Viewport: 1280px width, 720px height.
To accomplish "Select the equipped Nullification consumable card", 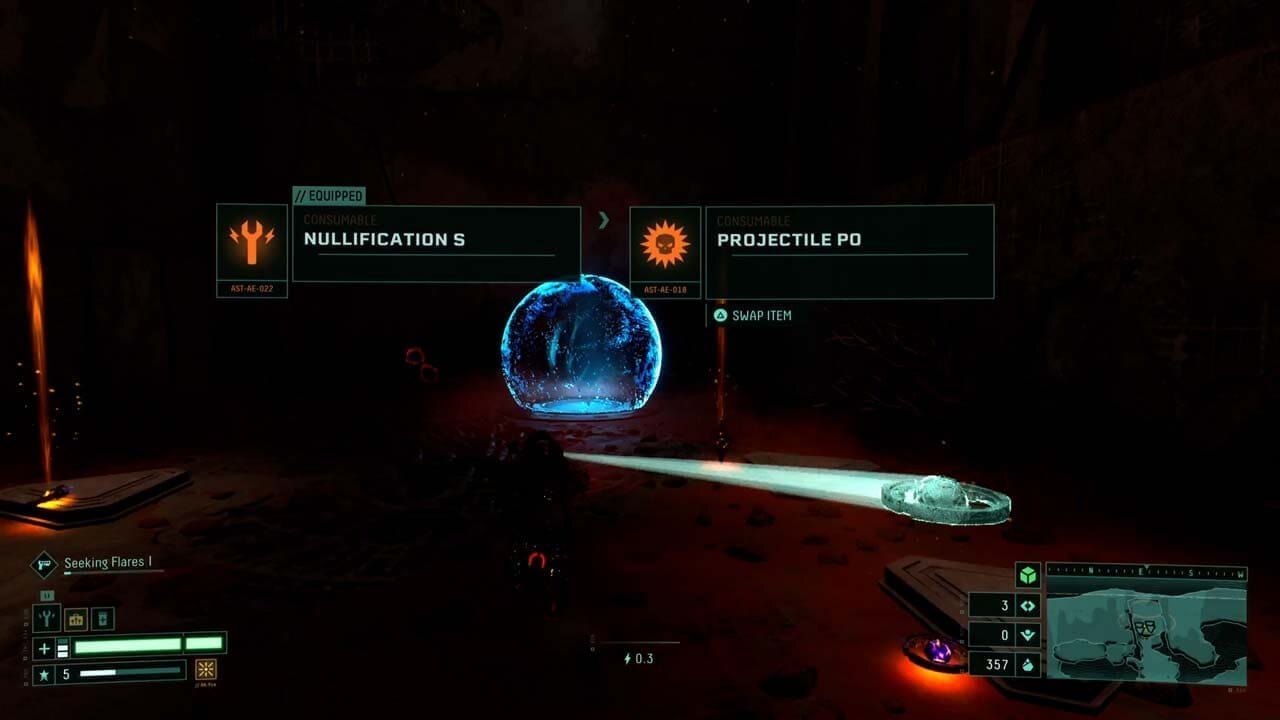I will (x=436, y=244).
